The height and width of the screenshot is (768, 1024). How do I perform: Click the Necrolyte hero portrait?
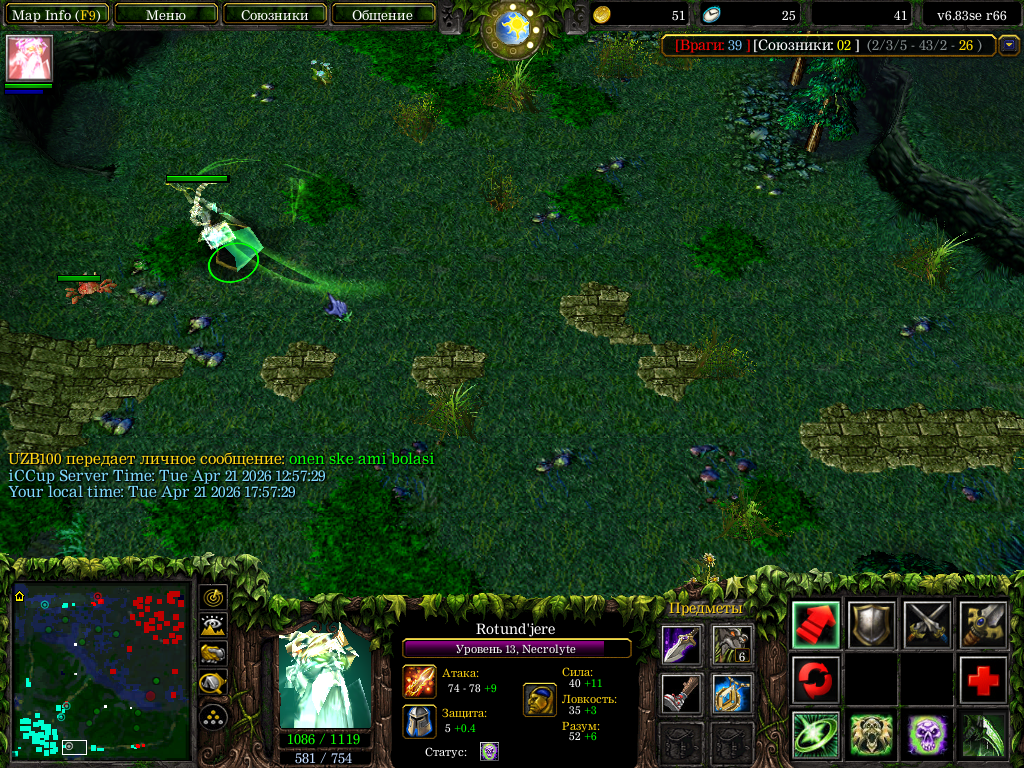coord(325,678)
